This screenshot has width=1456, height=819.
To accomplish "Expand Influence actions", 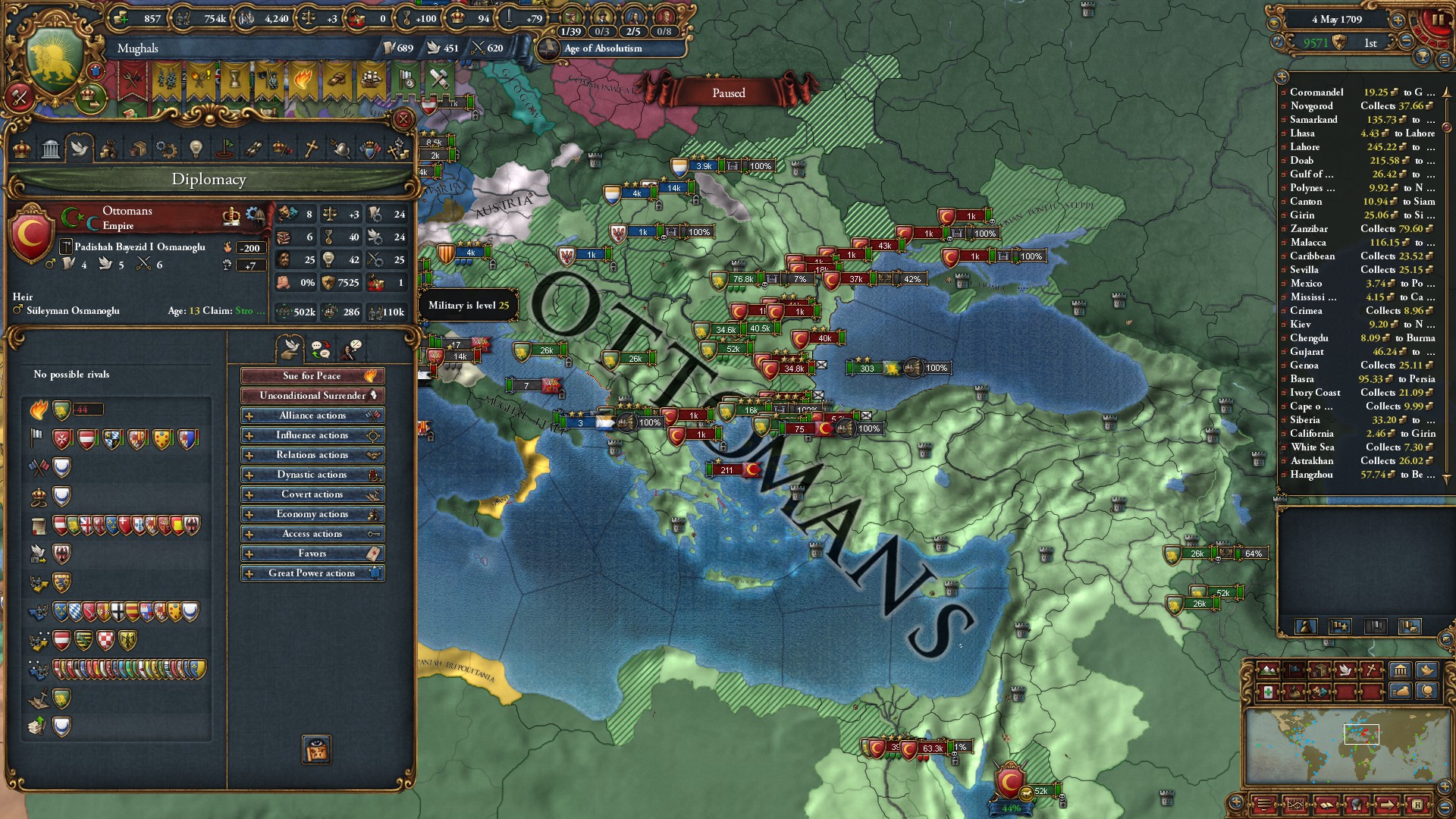I will point(312,435).
